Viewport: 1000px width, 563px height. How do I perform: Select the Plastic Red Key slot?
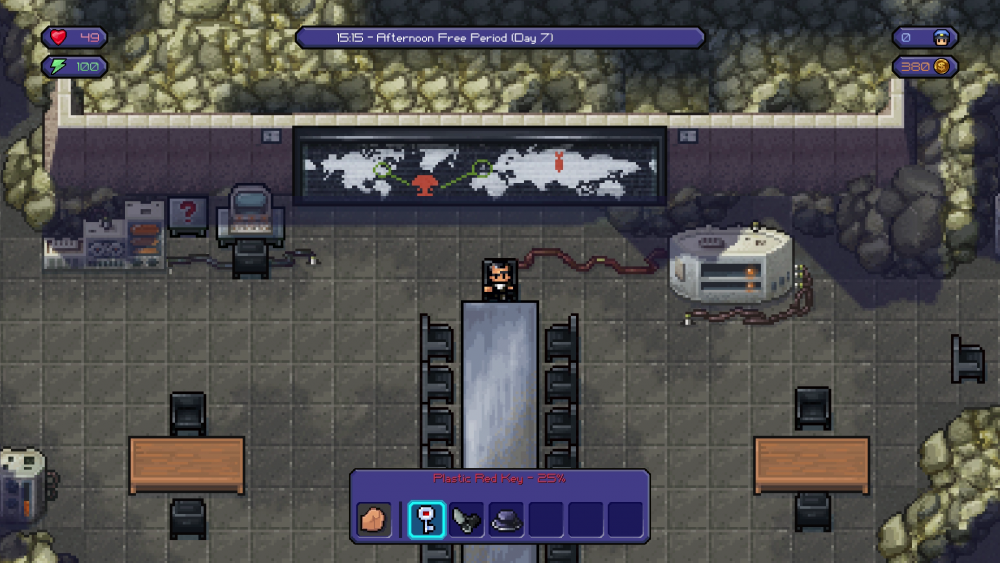tap(427, 520)
